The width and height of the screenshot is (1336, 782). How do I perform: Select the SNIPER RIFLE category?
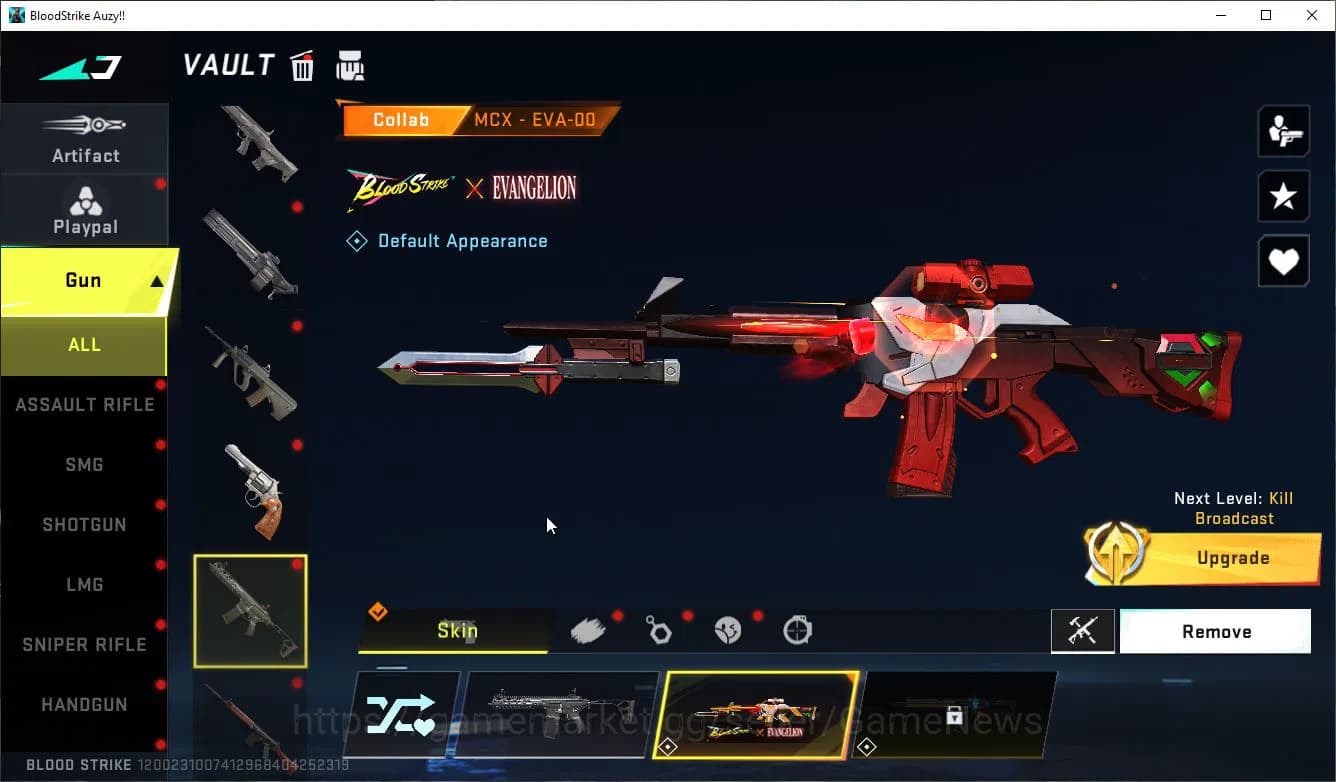pyautogui.click(x=85, y=644)
